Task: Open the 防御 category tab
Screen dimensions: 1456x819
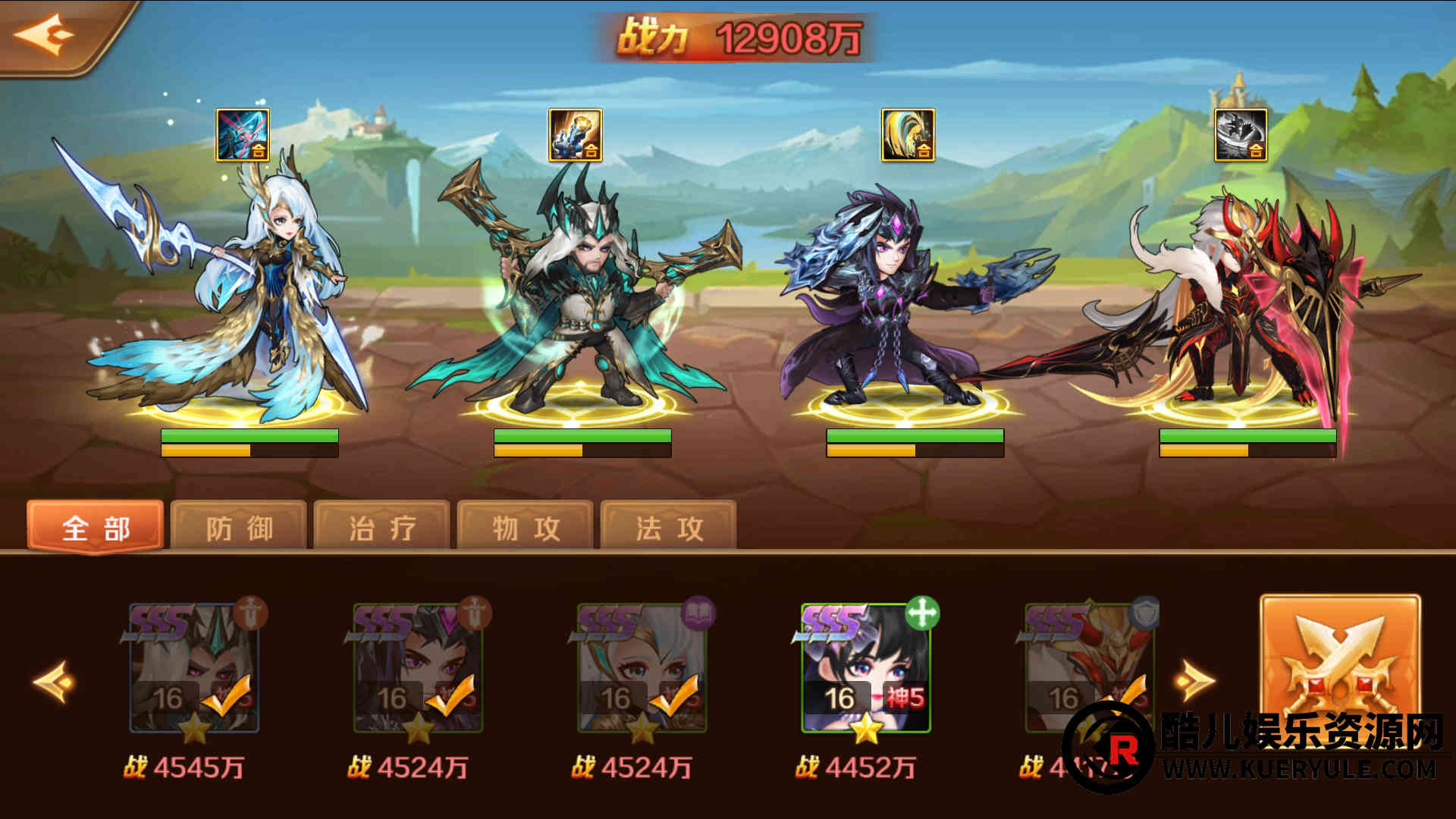Action: point(239,527)
